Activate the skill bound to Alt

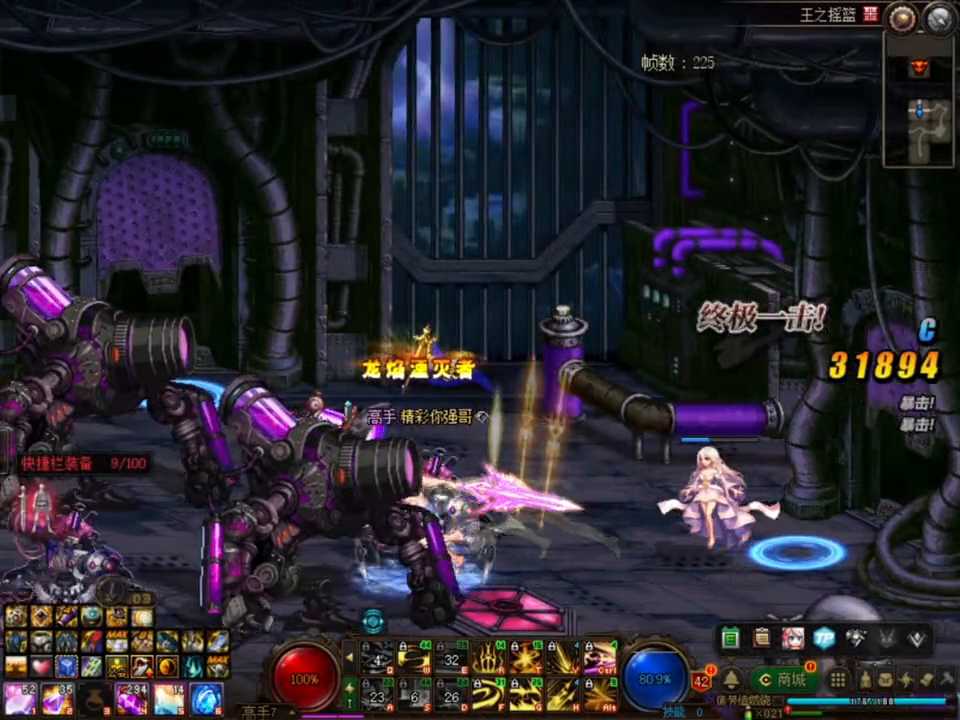[600, 693]
